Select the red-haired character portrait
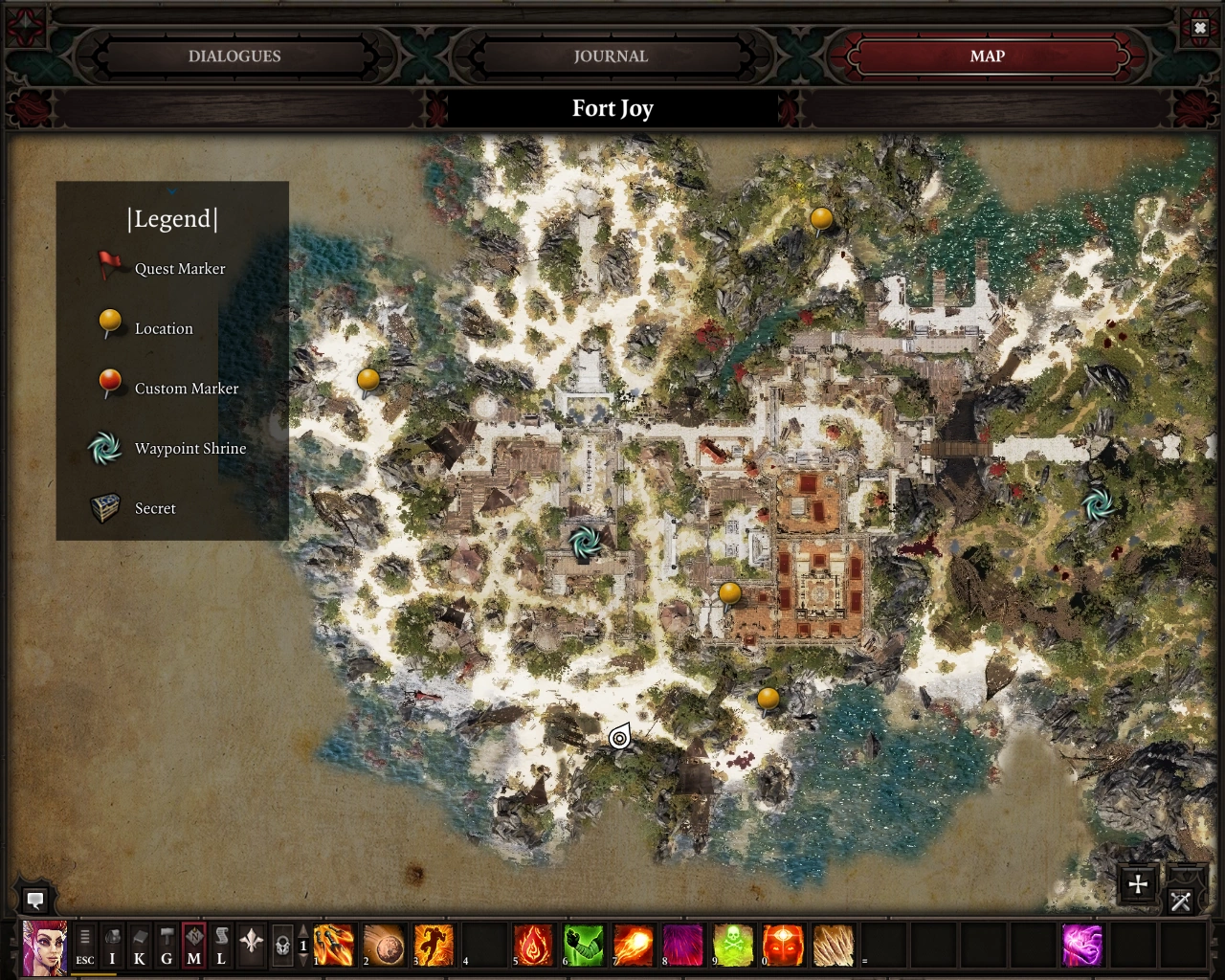This screenshot has height=980, width=1225. [45, 947]
